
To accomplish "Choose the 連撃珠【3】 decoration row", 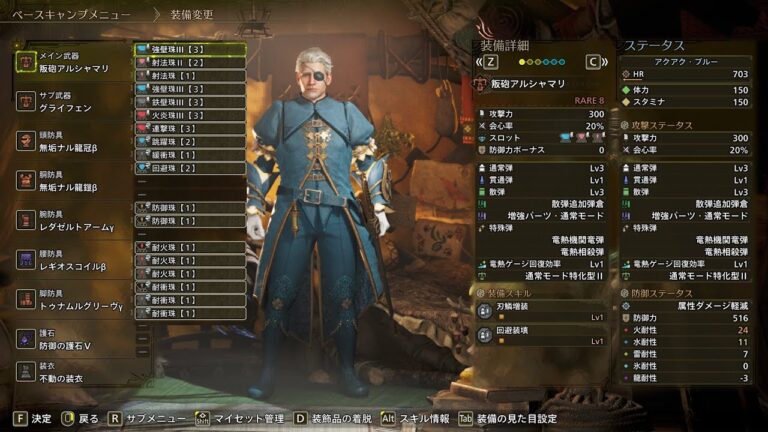I will coord(190,129).
